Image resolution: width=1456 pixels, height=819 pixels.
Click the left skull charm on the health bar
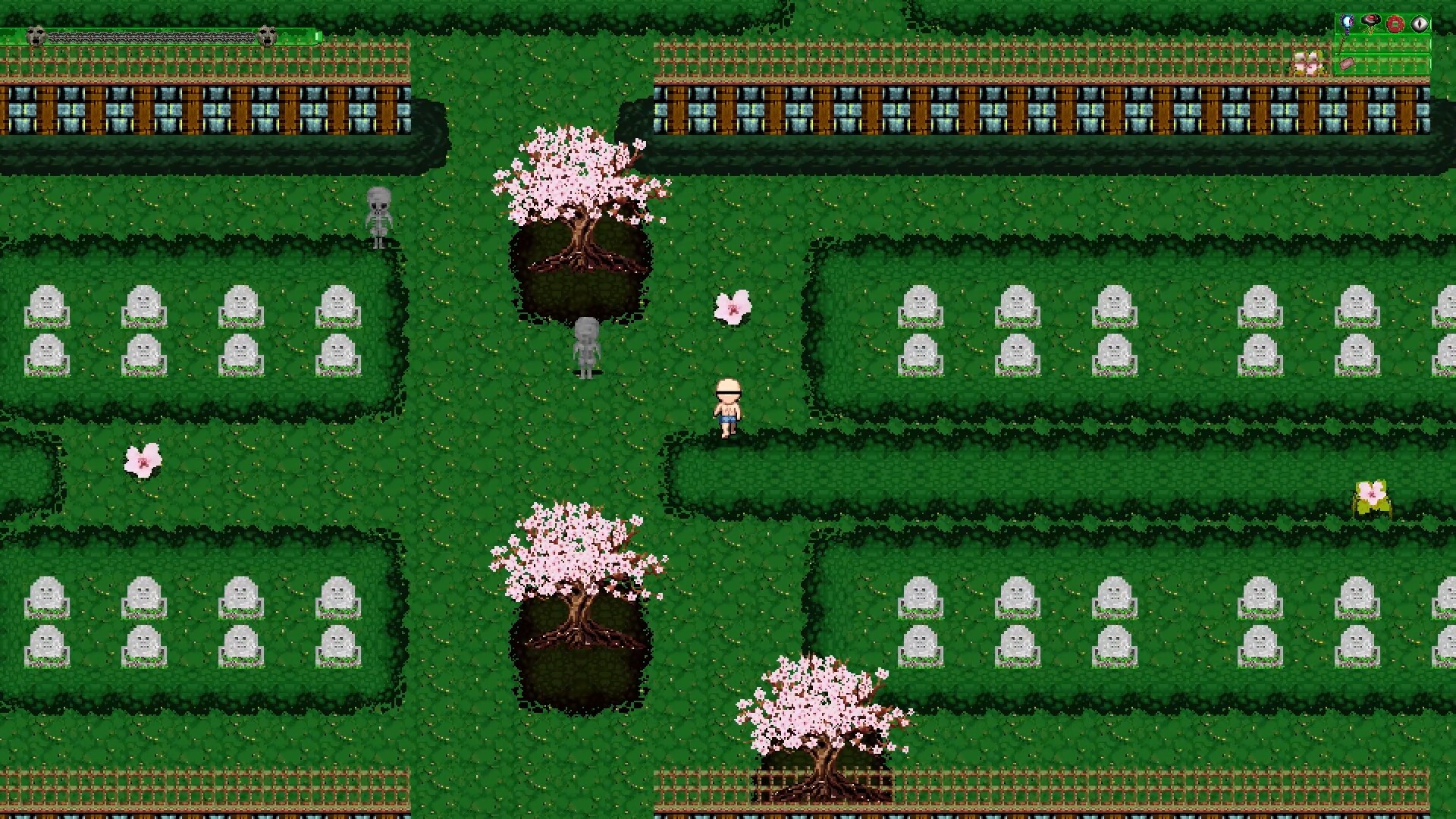pos(36,35)
